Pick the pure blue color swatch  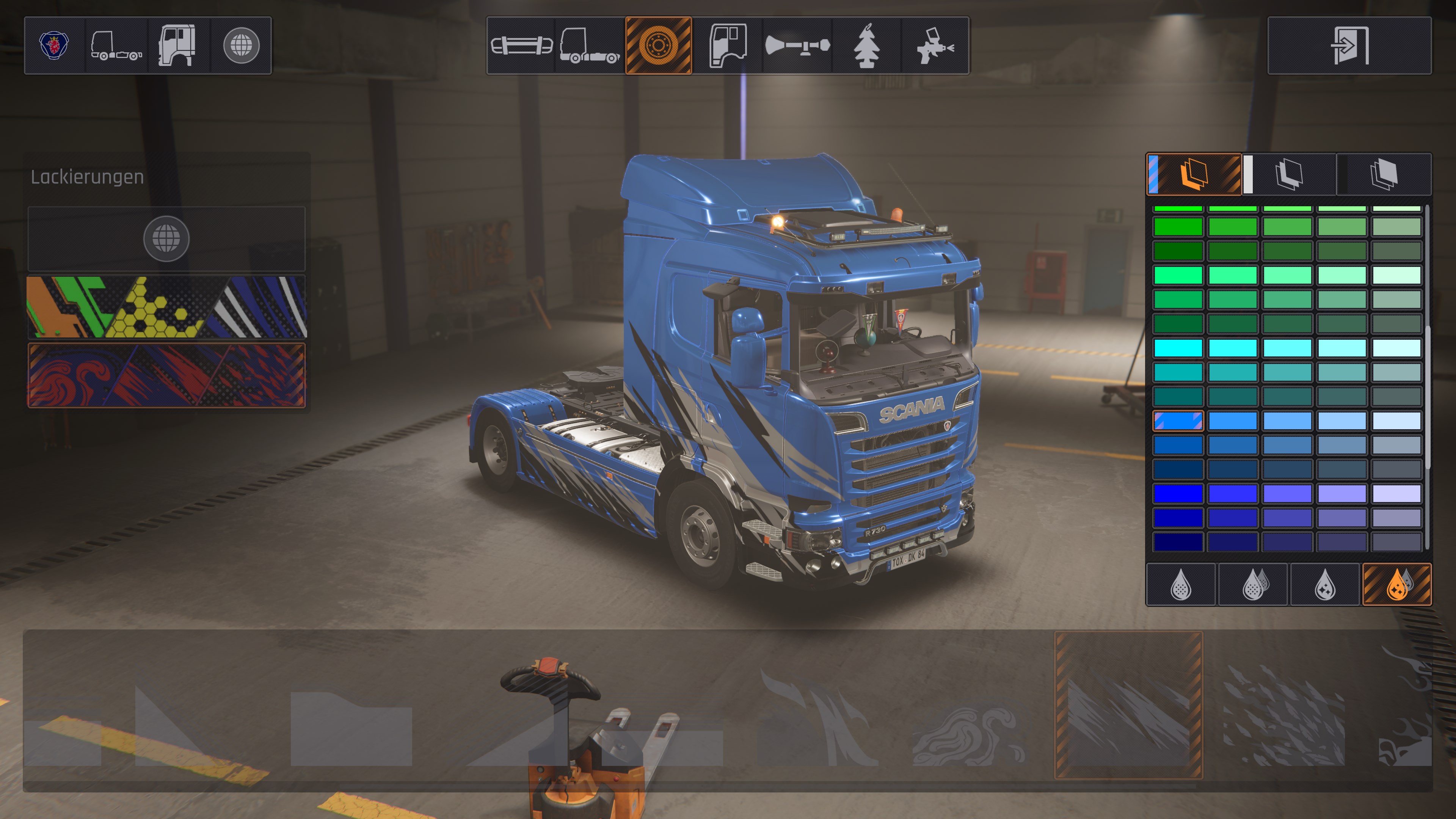[1178, 493]
